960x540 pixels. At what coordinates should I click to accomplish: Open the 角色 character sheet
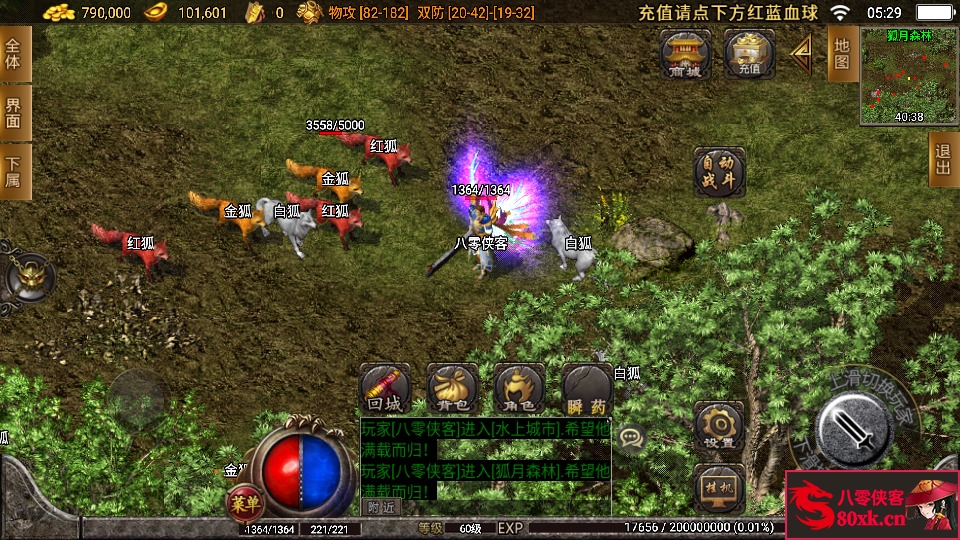pyautogui.click(x=520, y=388)
